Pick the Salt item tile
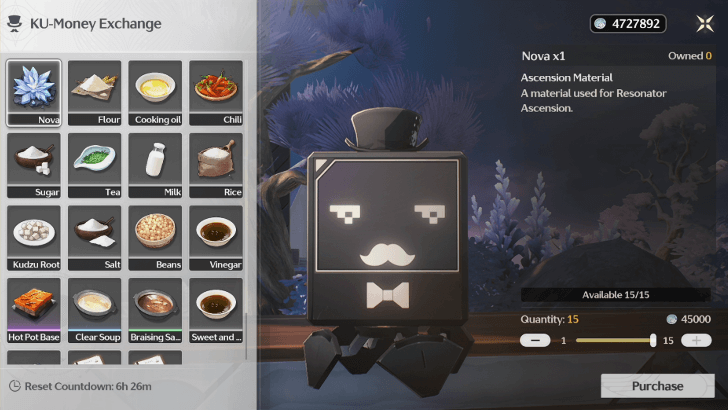 click(x=95, y=238)
